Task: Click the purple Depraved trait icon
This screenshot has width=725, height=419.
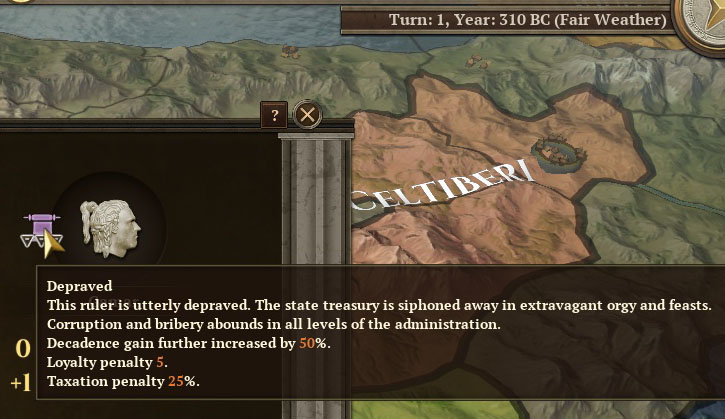Action: coord(40,230)
